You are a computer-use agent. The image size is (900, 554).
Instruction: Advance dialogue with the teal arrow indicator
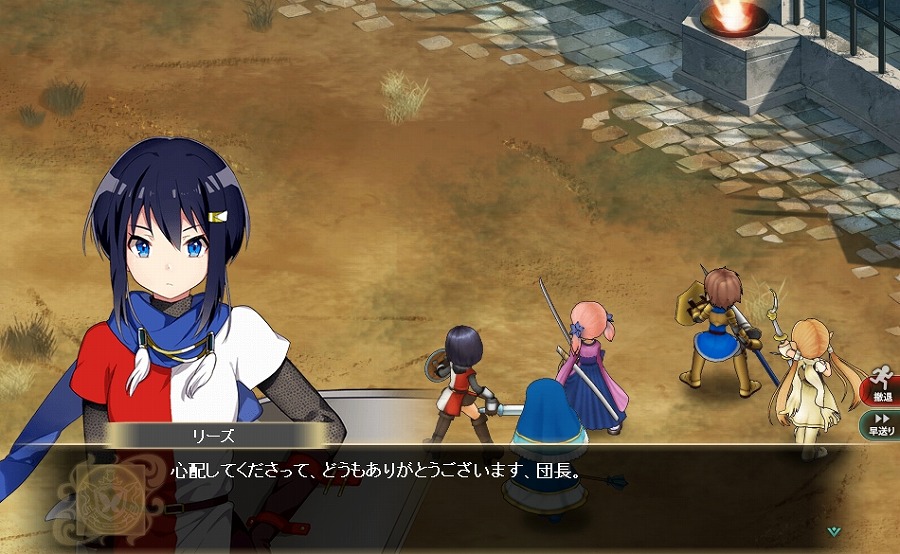834,531
